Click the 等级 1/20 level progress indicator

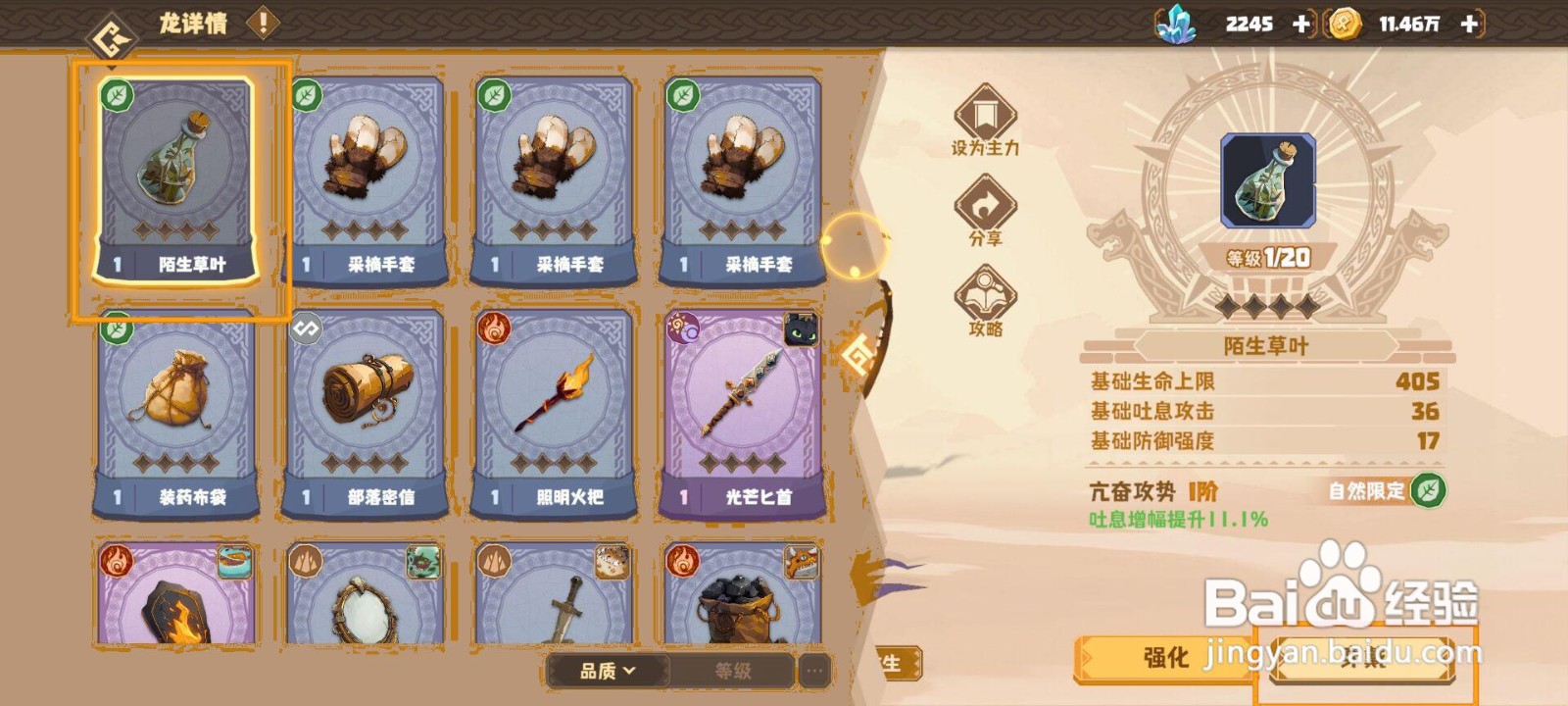click(x=1267, y=257)
